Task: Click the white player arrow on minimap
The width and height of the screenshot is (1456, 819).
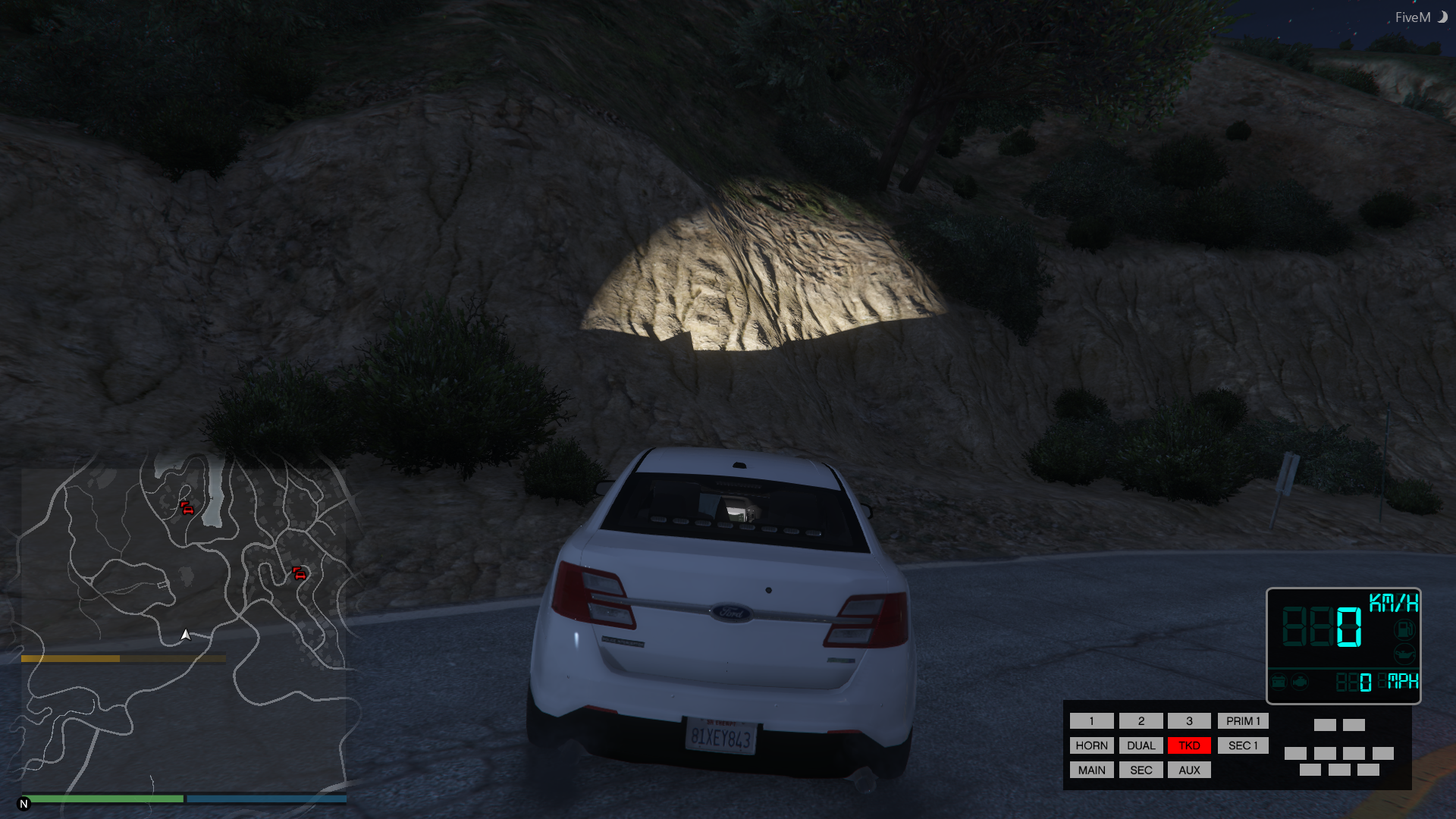Action: click(186, 635)
